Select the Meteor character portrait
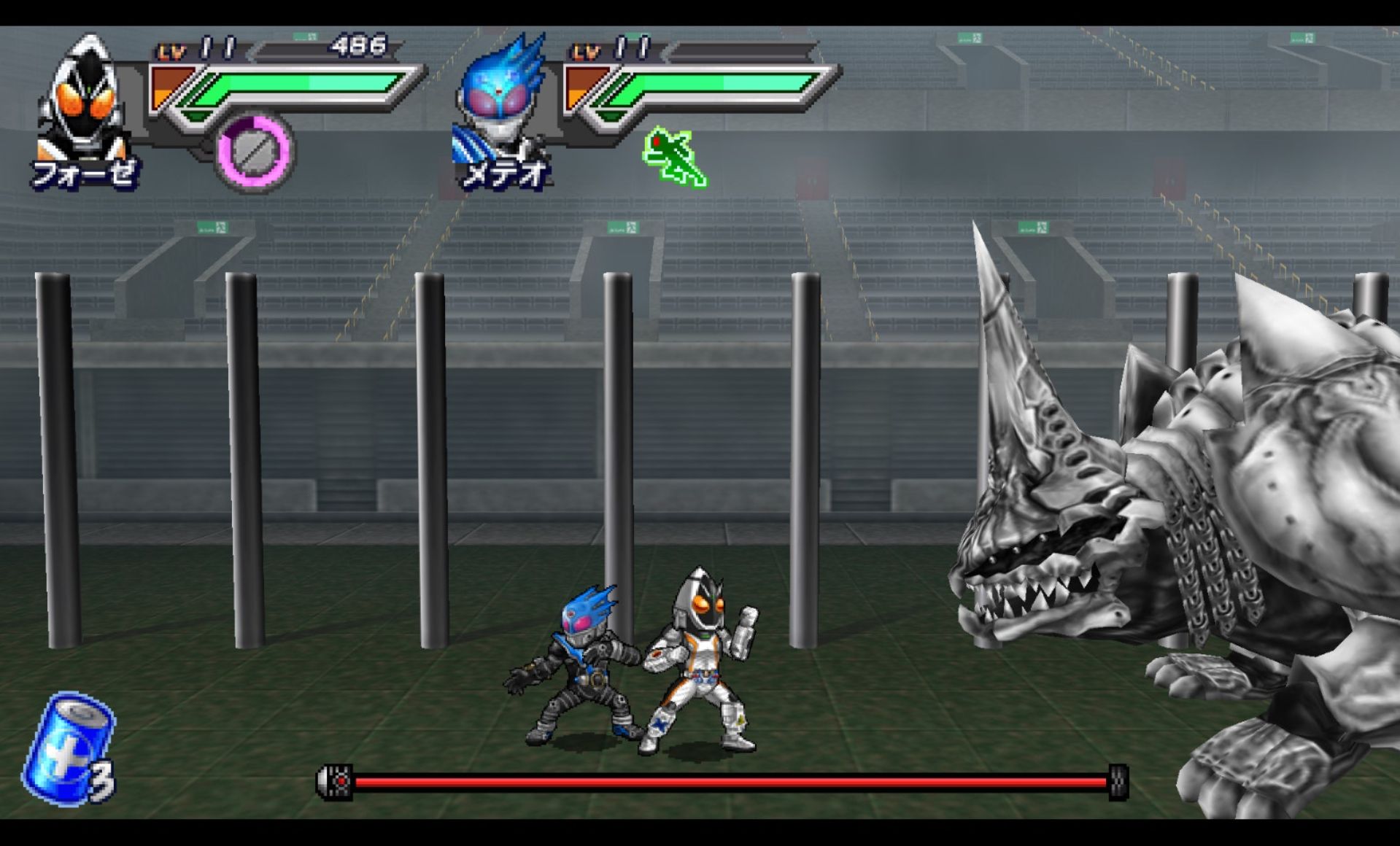The height and width of the screenshot is (846, 1400). coord(501,102)
